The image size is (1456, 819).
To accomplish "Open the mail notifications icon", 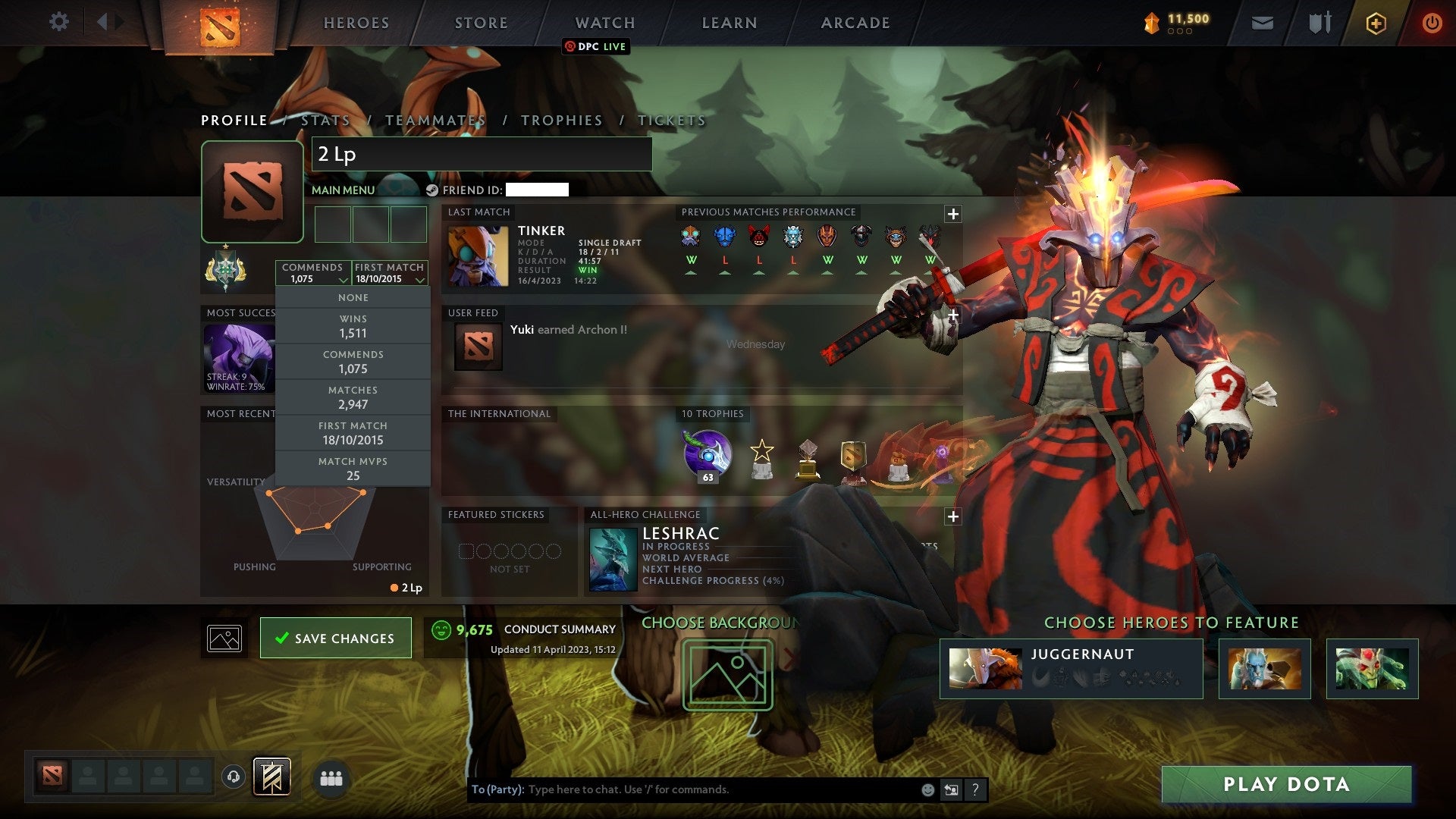I will coord(1261,23).
